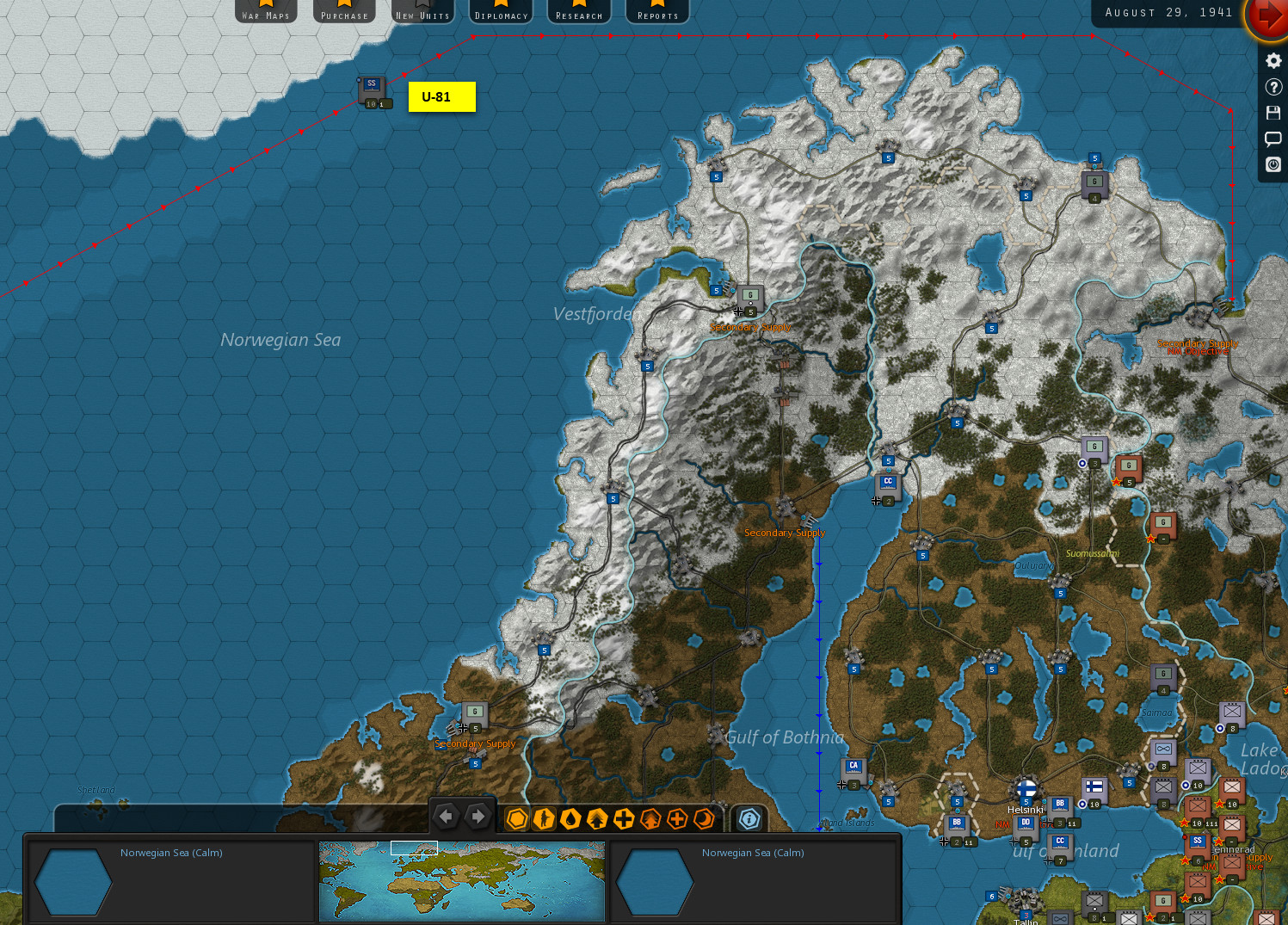Open chat via the speech bubble icon
Image resolution: width=1288 pixels, height=925 pixels.
tap(1273, 139)
